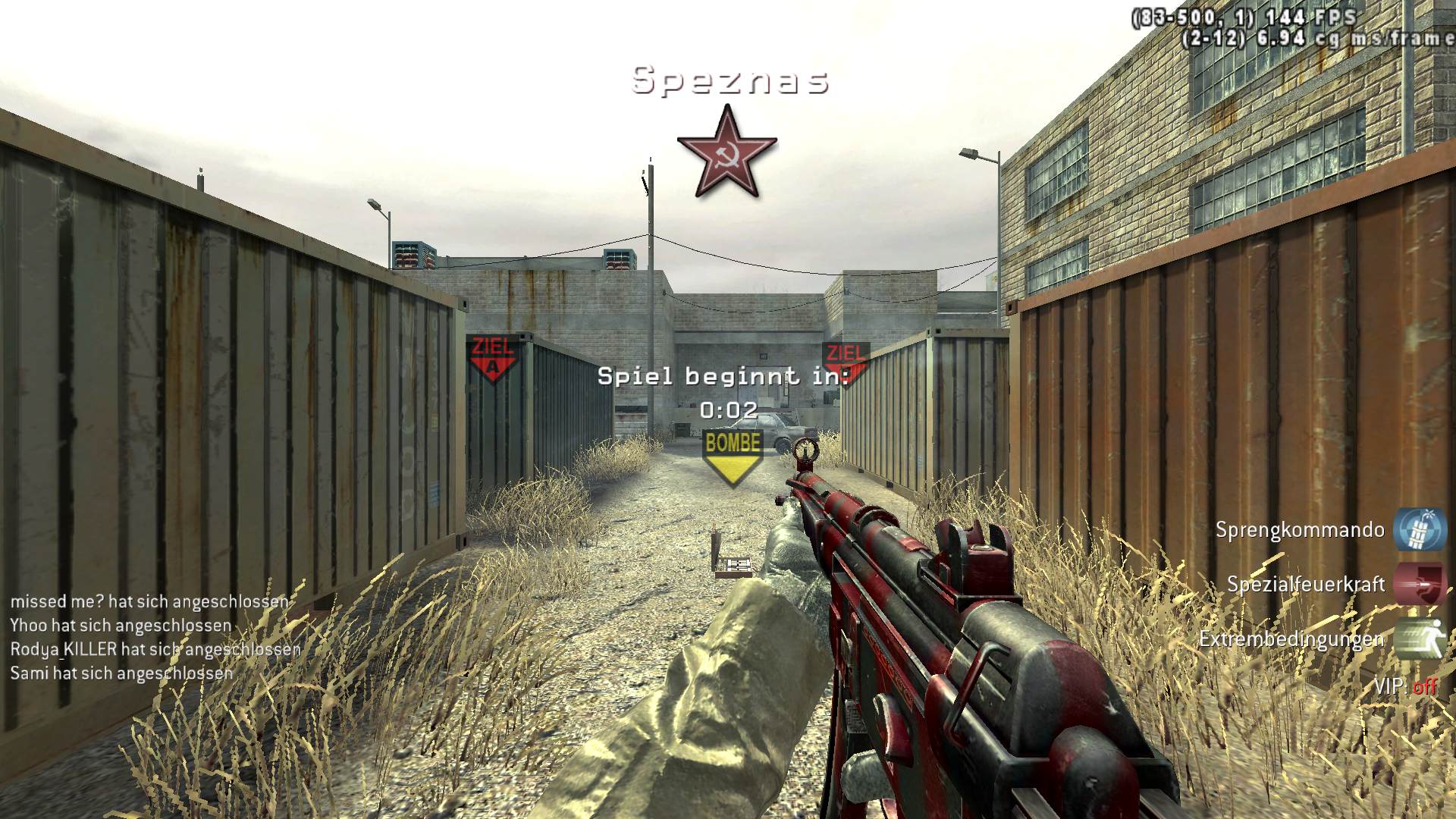Toggle the VIP off indicator
The width and height of the screenshot is (1456, 819).
click(x=1405, y=686)
